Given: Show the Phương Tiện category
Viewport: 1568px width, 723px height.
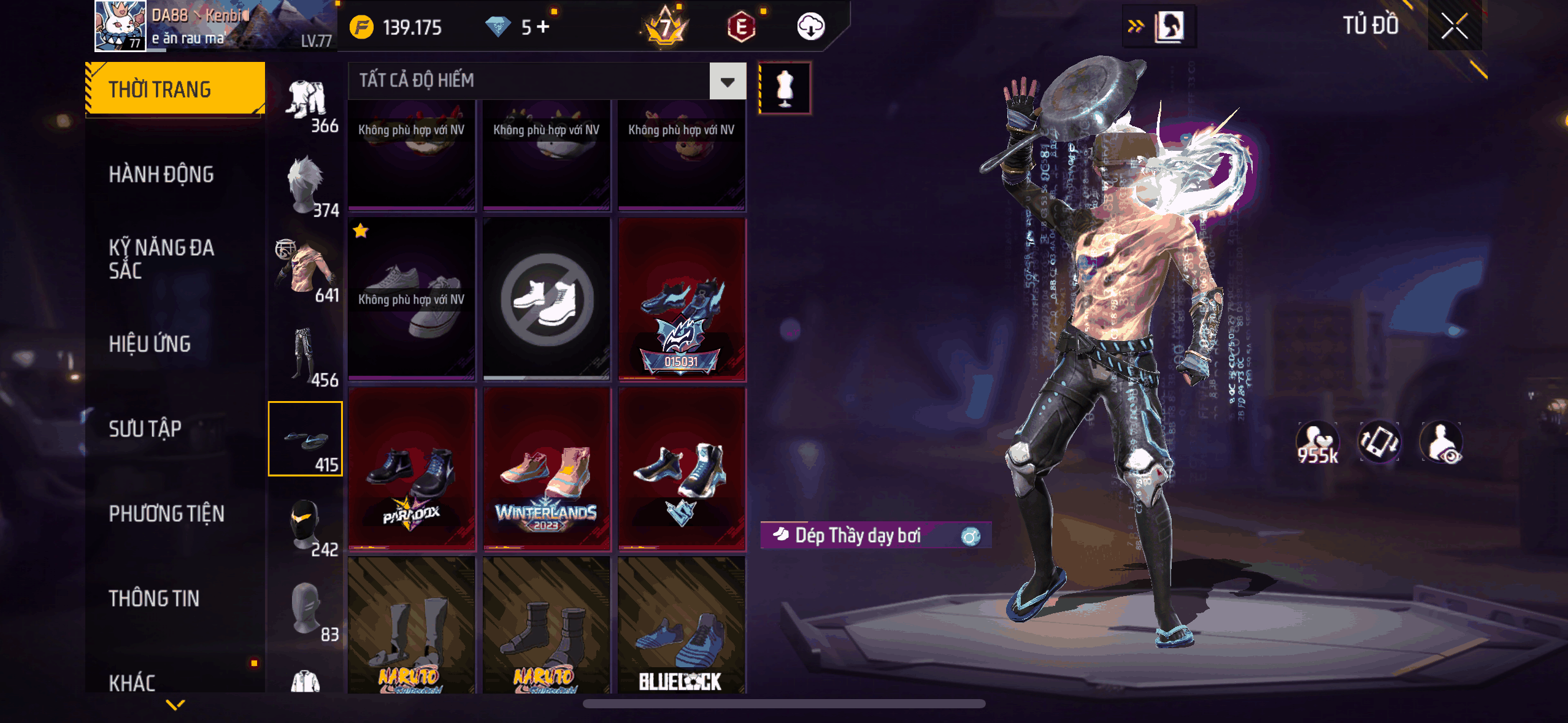Looking at the screenshot, I should click(166, 513).
